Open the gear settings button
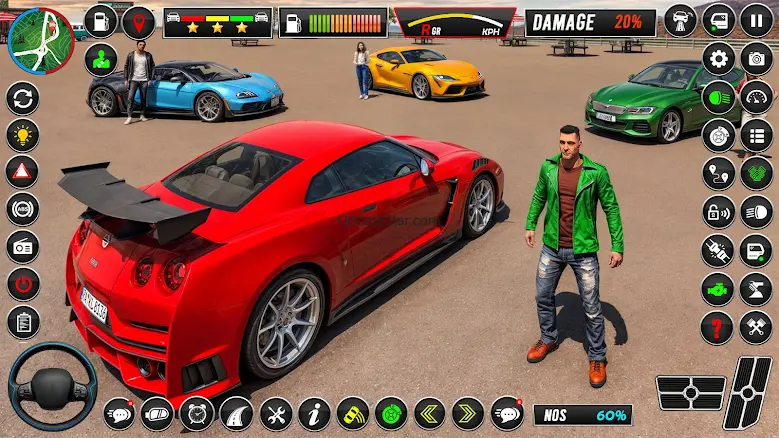This screenshot has width=779, height=438. (x=718, y=59)
